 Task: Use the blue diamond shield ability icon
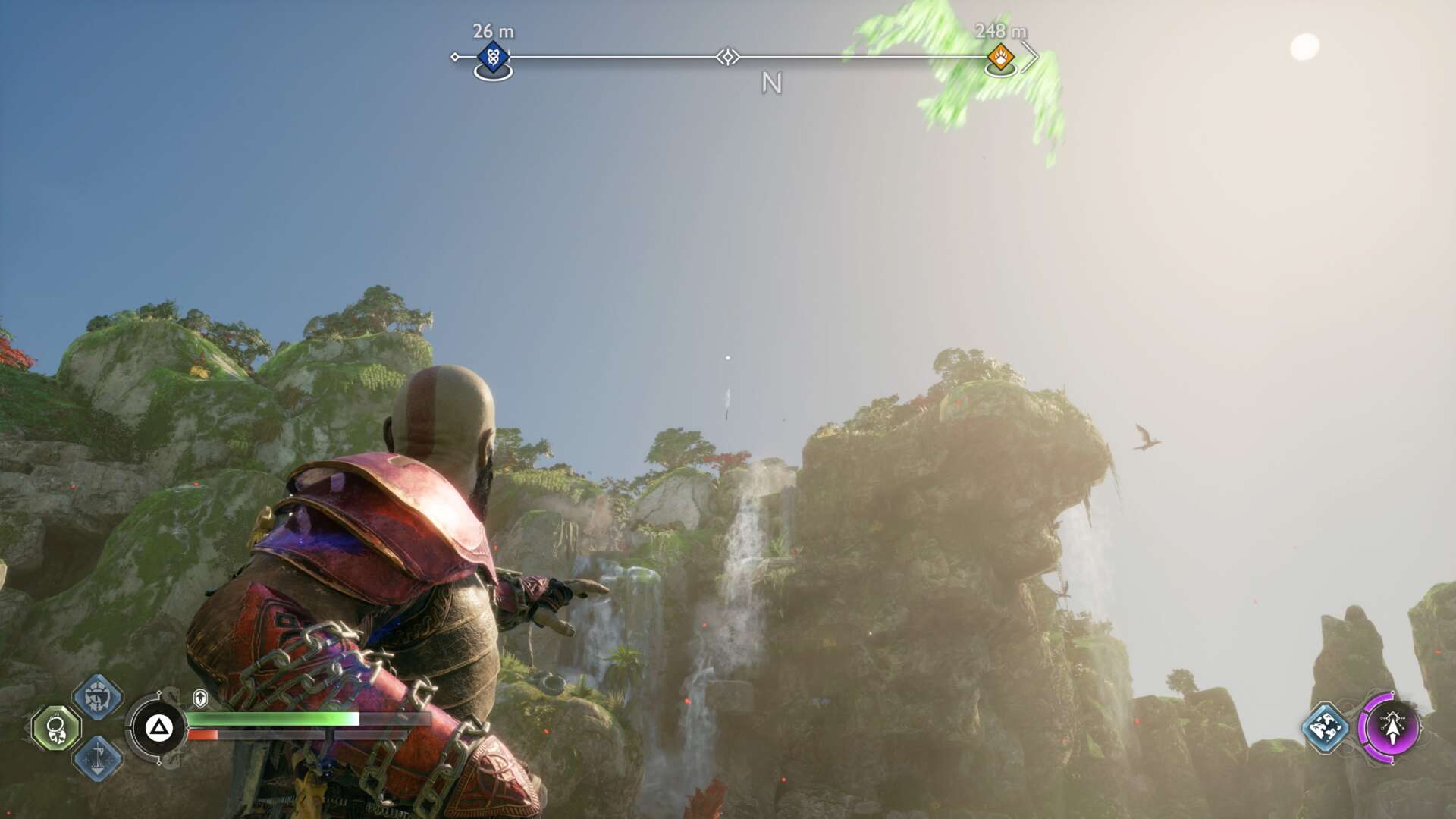pyautogui.click(x=98, y=696)
